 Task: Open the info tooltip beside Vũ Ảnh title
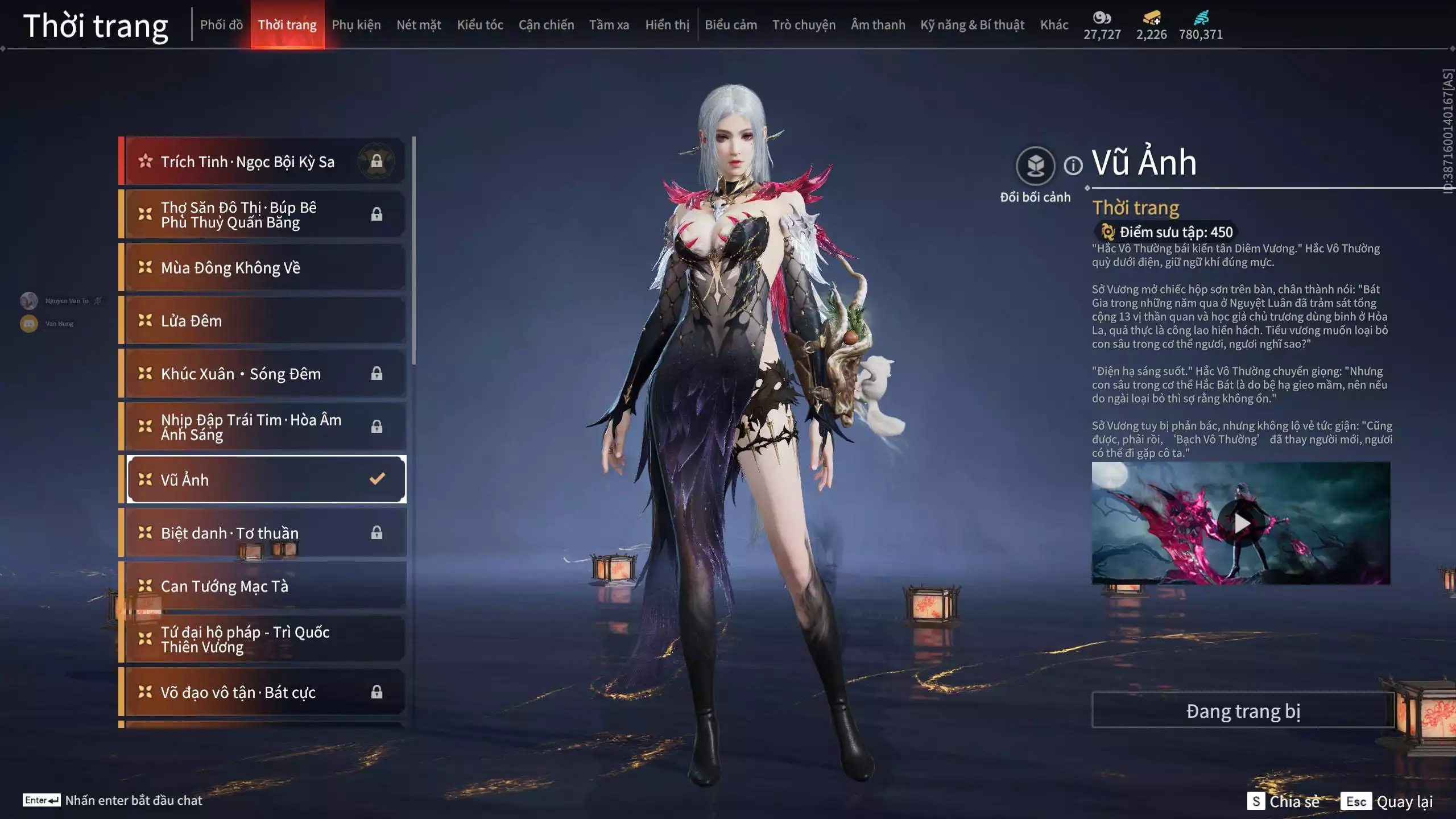(1073, 166)
